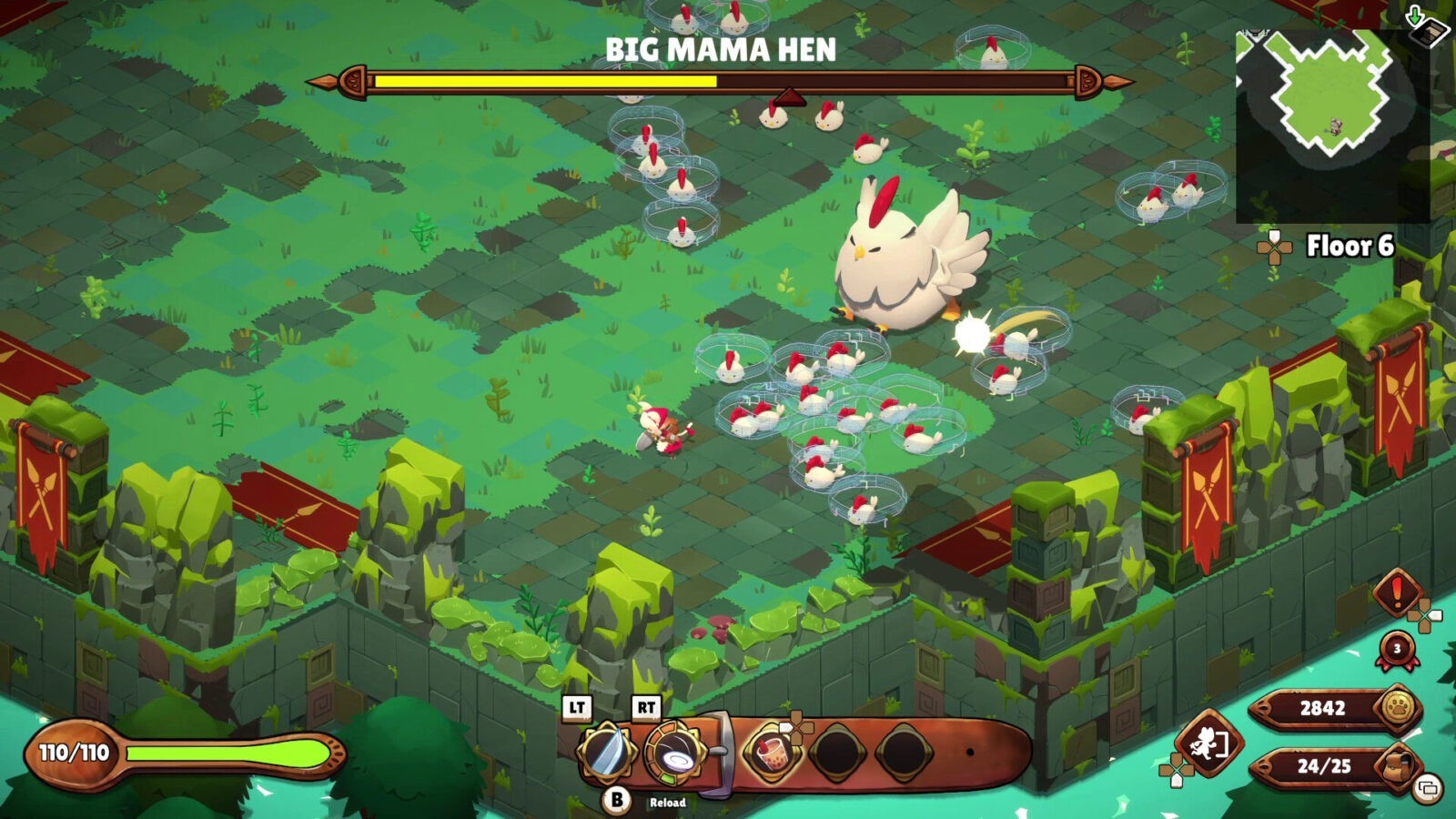The height and width of the screenshot is (819, 1456).
Task: Open the red exclamation alert icon
Action: coord(1397,592)
